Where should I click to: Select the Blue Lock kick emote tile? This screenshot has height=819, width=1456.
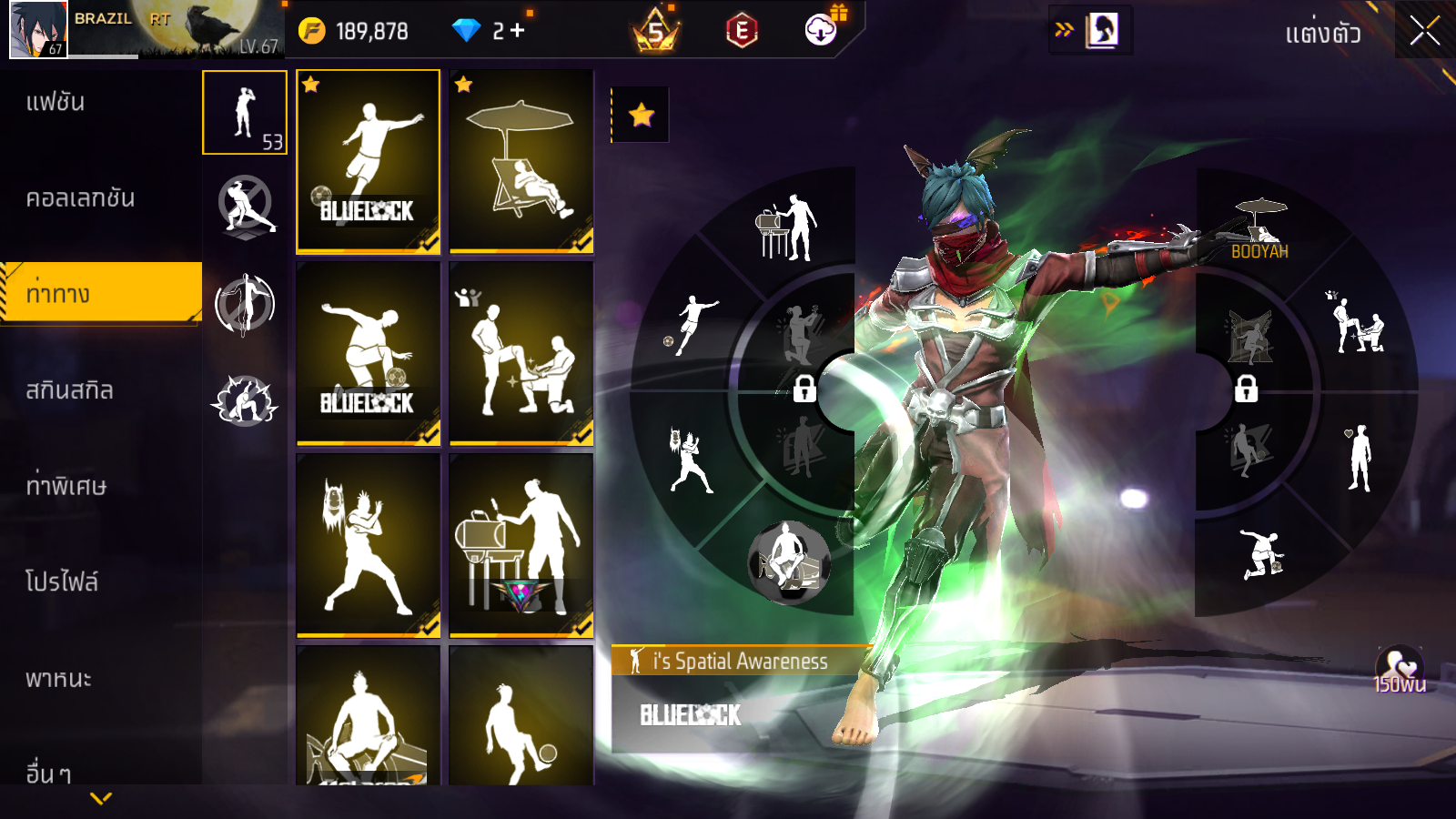coord(369,161)
